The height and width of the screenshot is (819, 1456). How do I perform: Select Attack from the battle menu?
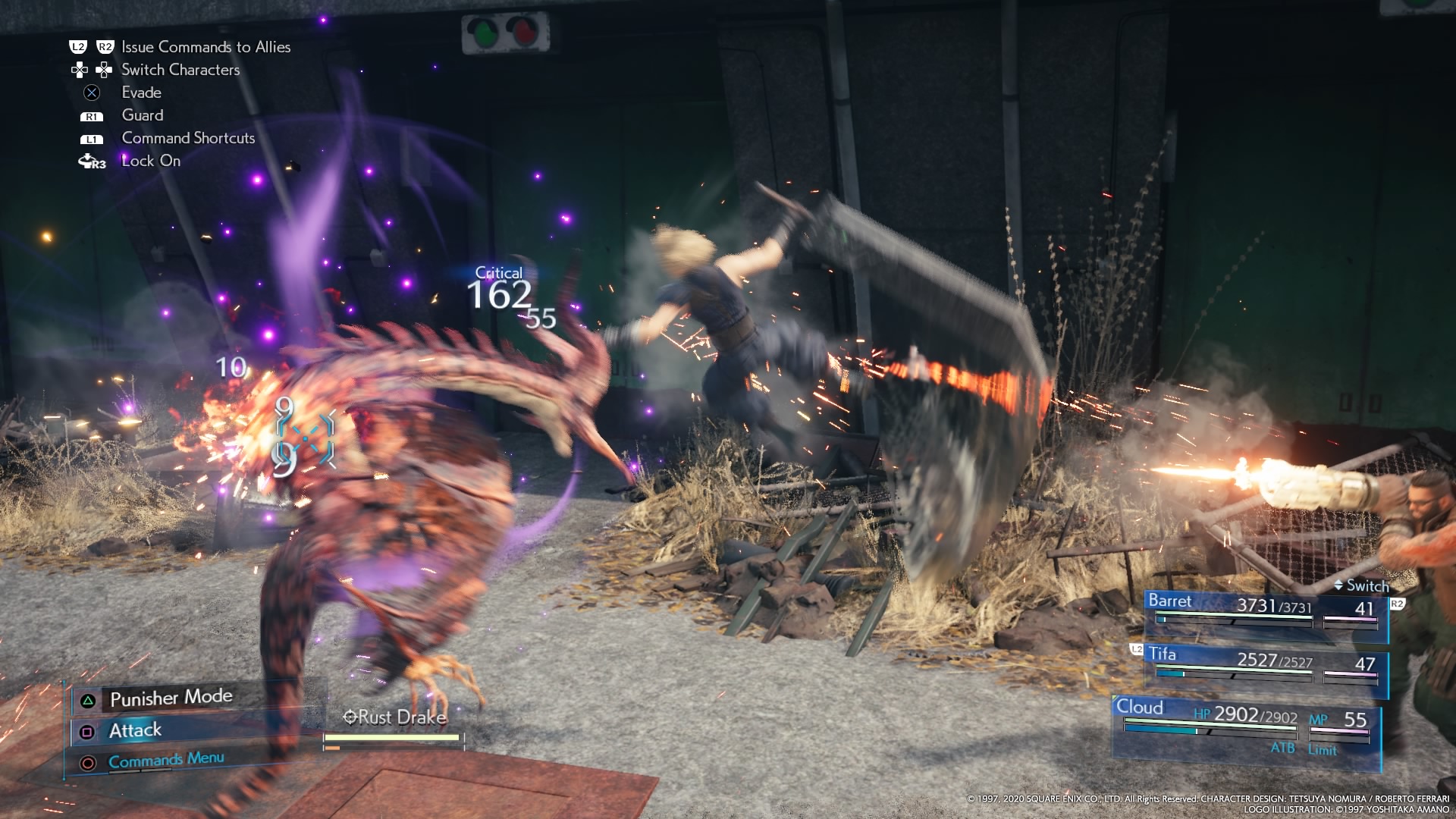click(134, 730)
